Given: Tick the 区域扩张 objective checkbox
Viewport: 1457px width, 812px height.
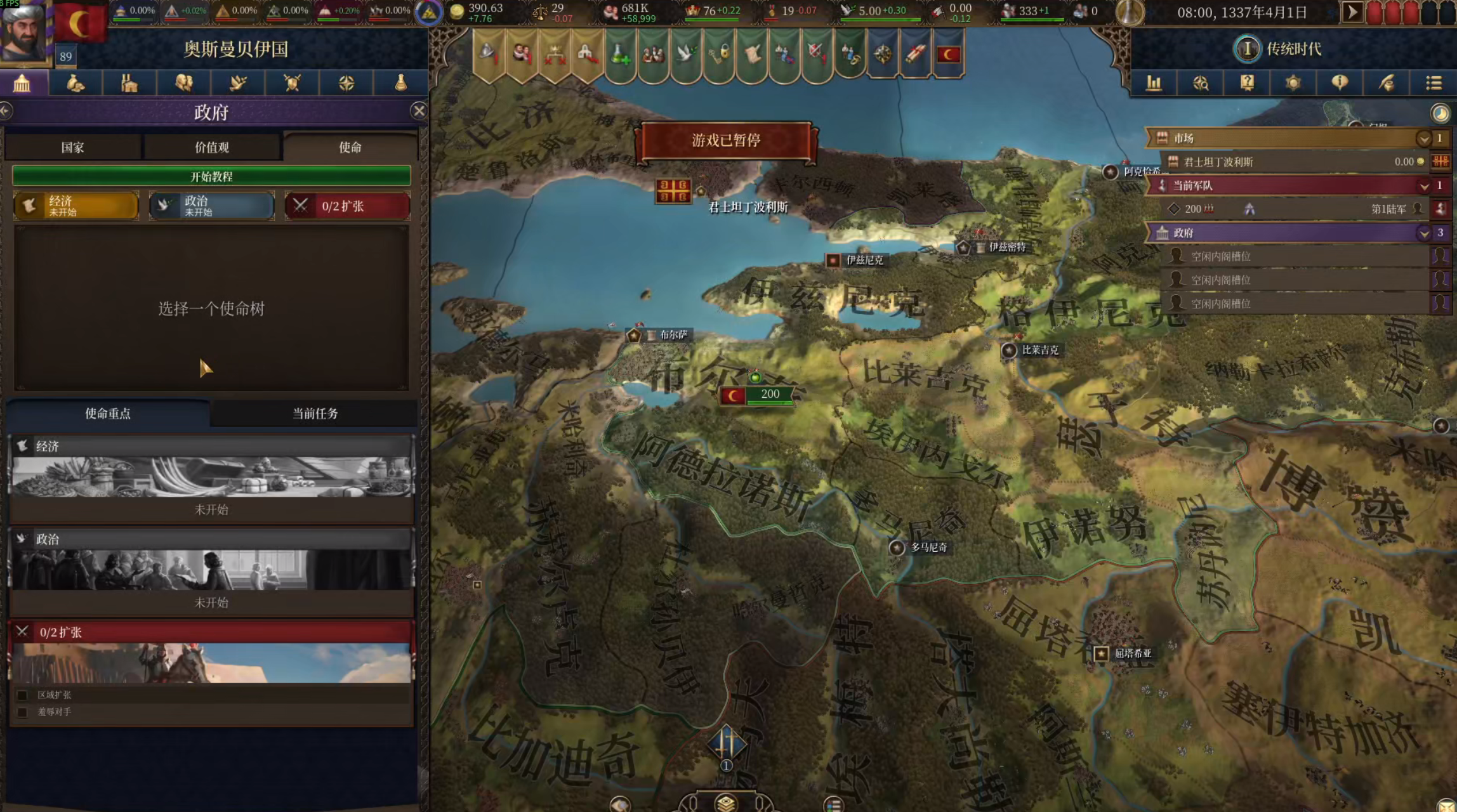Looking at the screenshot, I should click(22, 695).
